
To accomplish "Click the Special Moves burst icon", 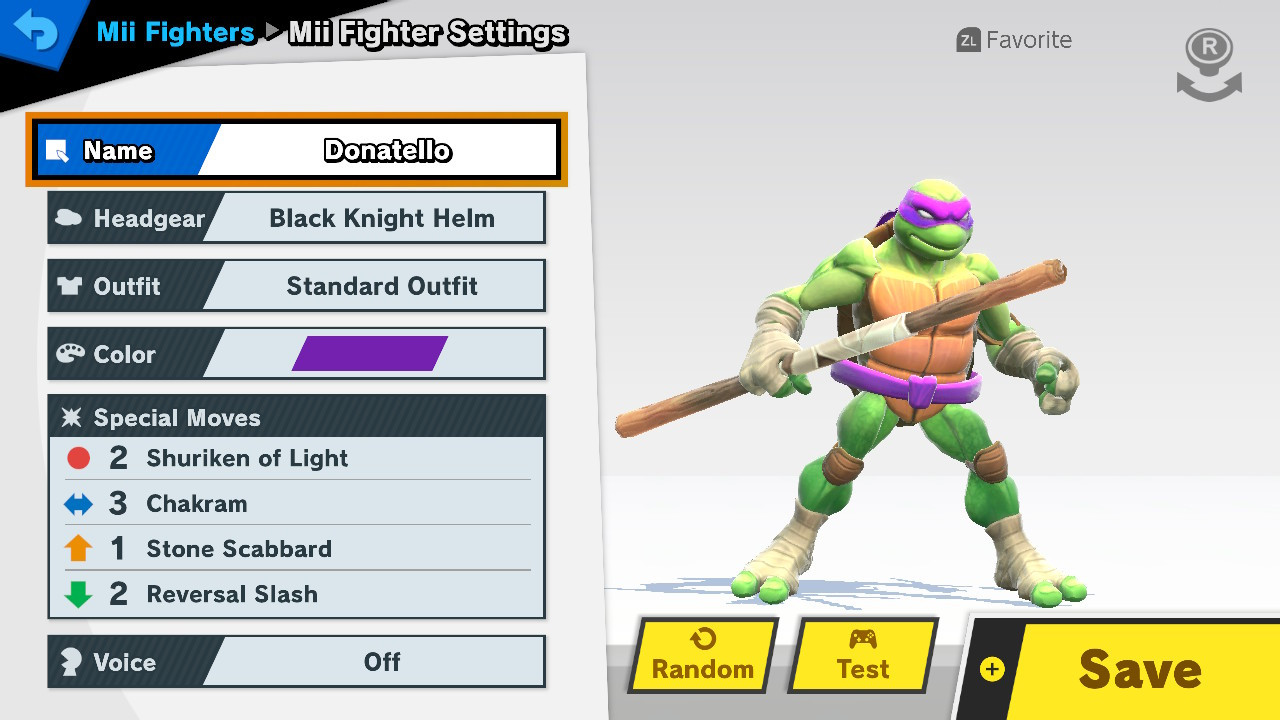I will click(70, 417).
